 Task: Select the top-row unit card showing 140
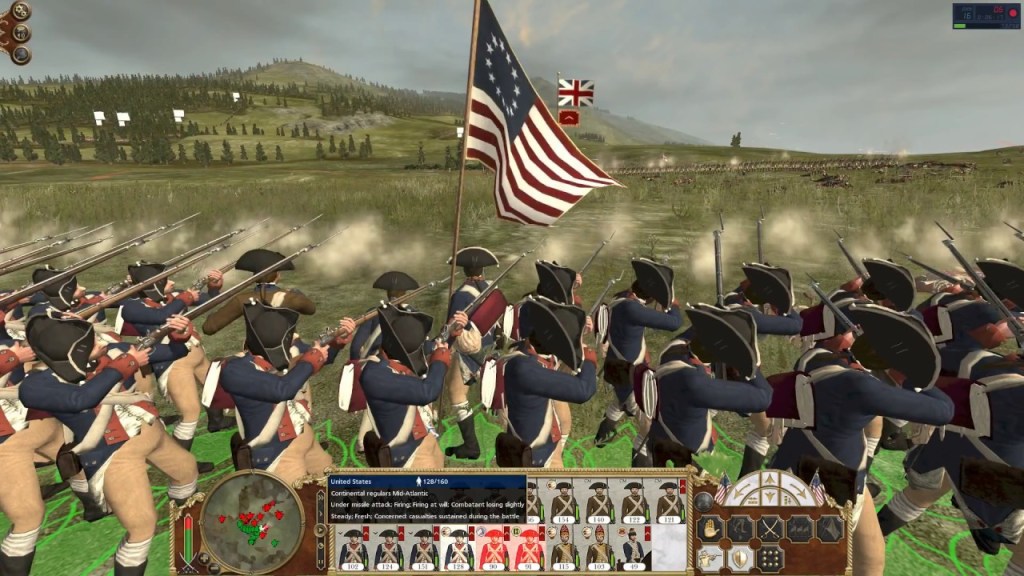[x=599, y=501]
